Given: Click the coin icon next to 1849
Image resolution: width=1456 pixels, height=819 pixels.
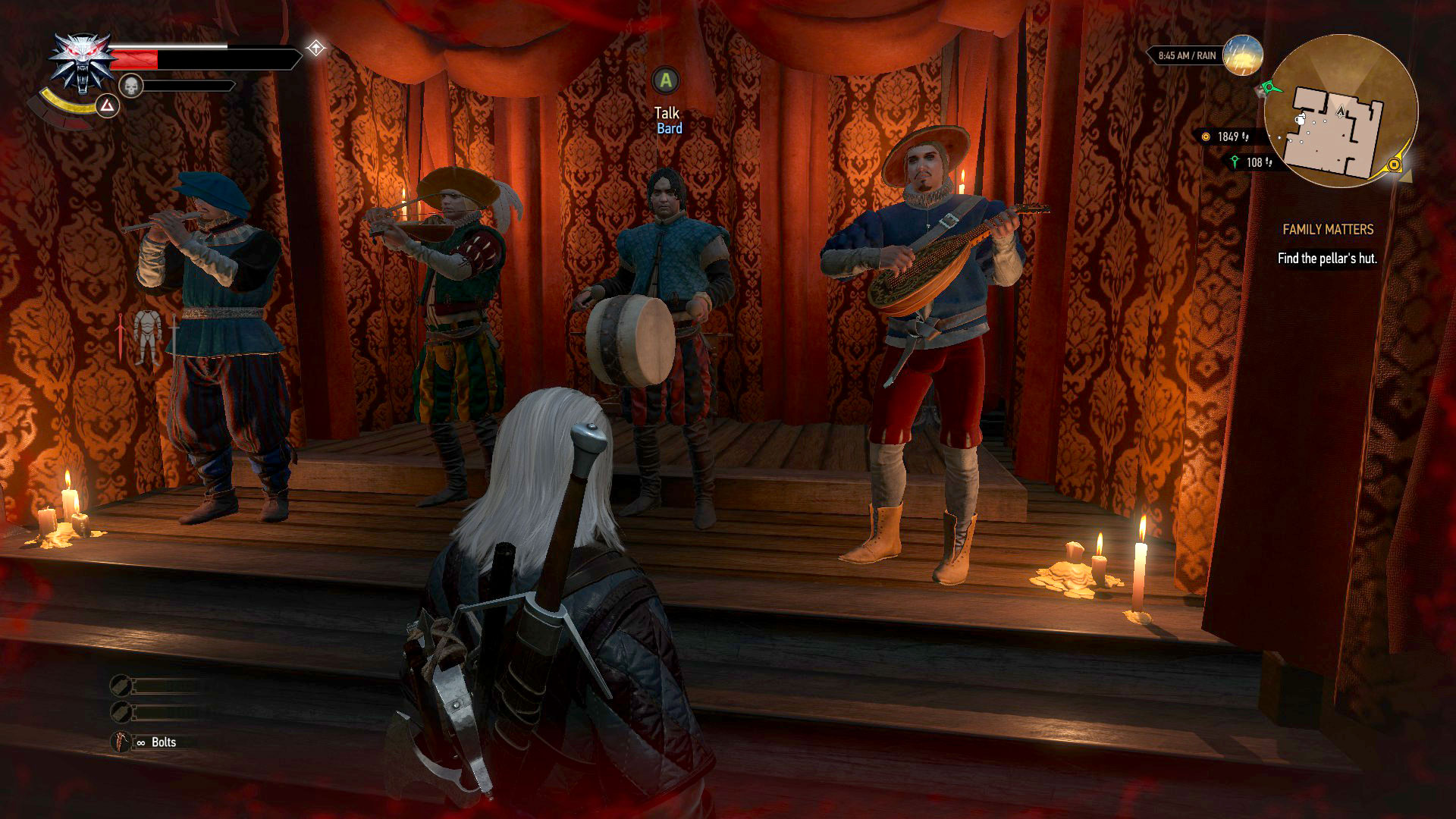Looking at the screenshot, I should click(x=1206, y=136).
